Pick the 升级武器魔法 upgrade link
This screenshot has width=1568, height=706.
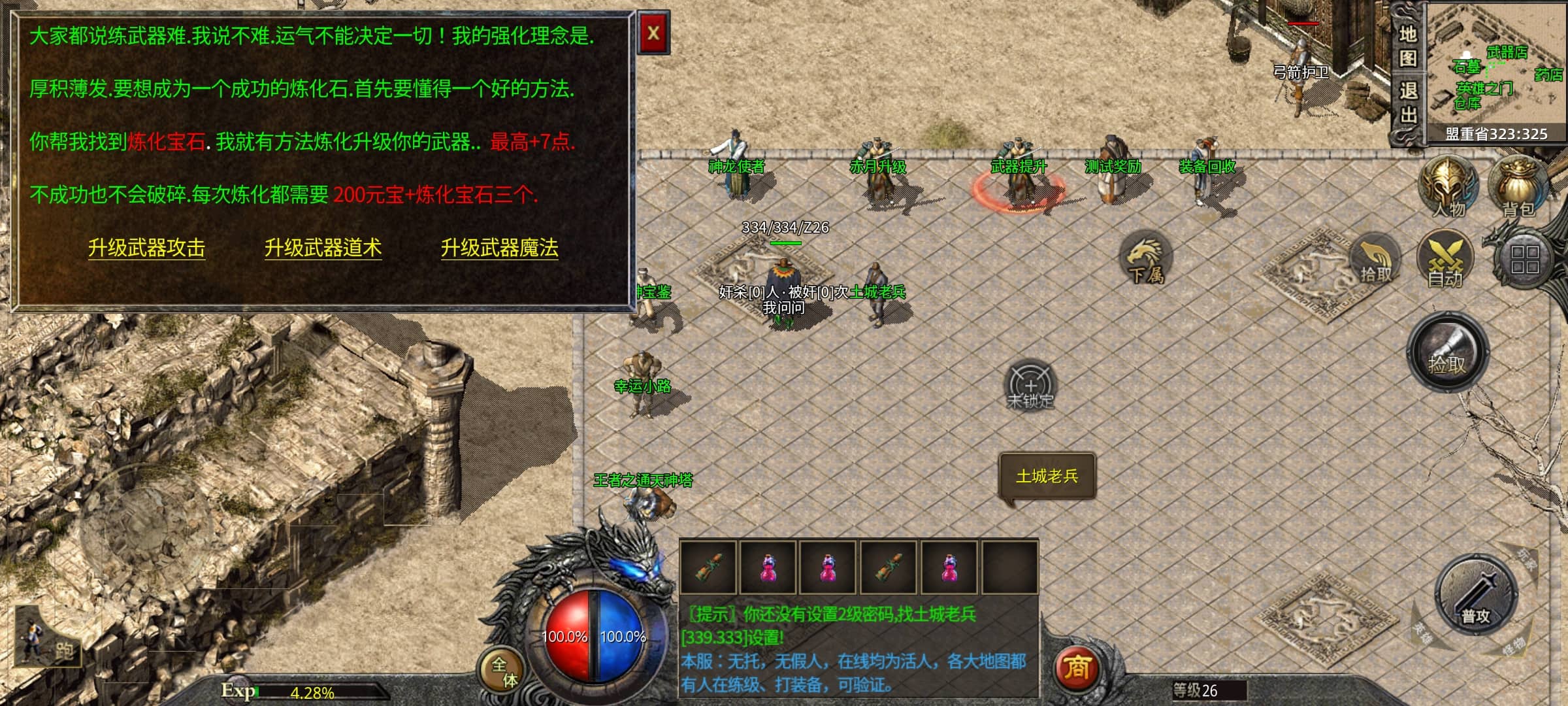tap(499, 248)
